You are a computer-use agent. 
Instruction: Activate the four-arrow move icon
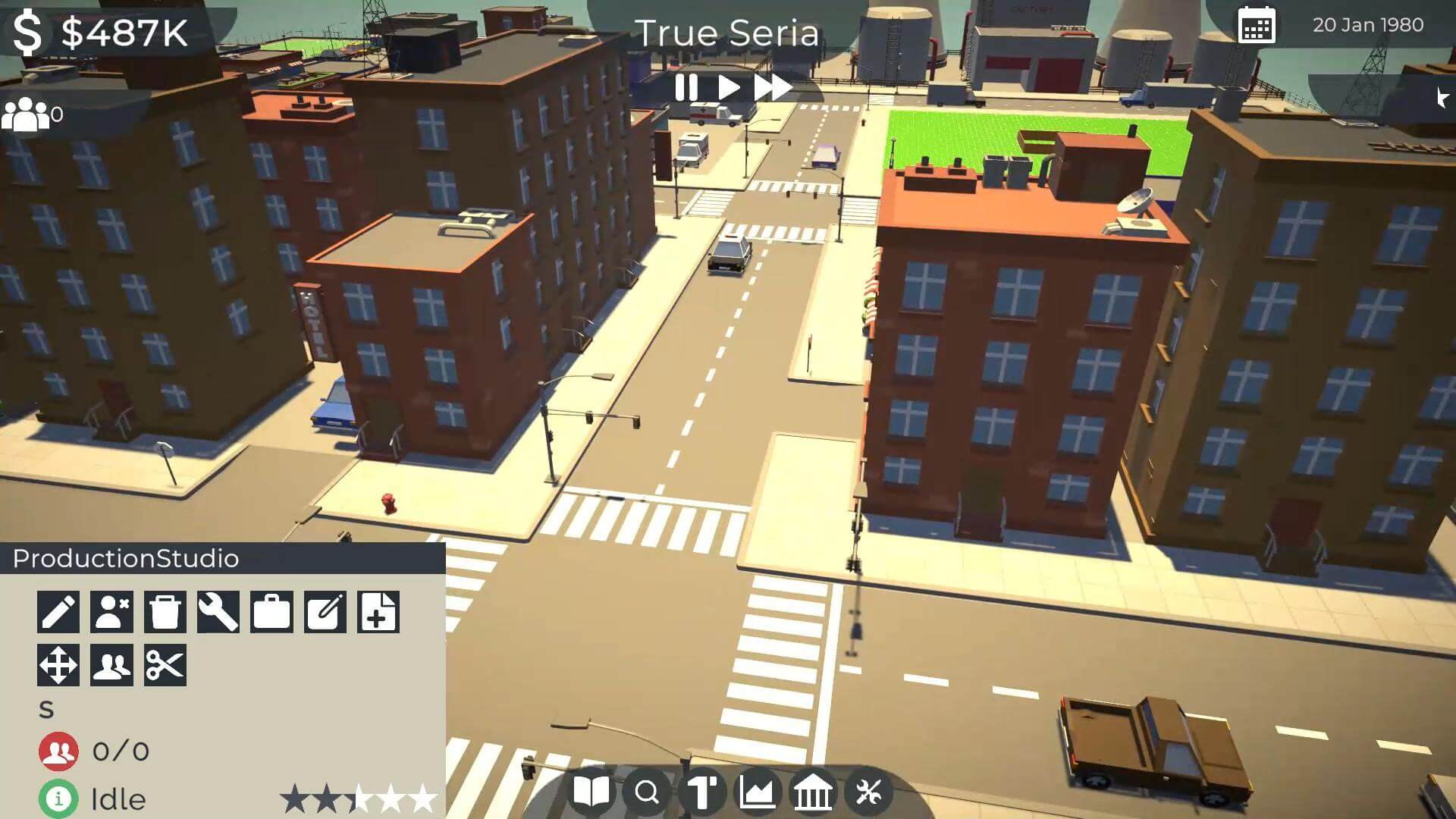point(58,665)
